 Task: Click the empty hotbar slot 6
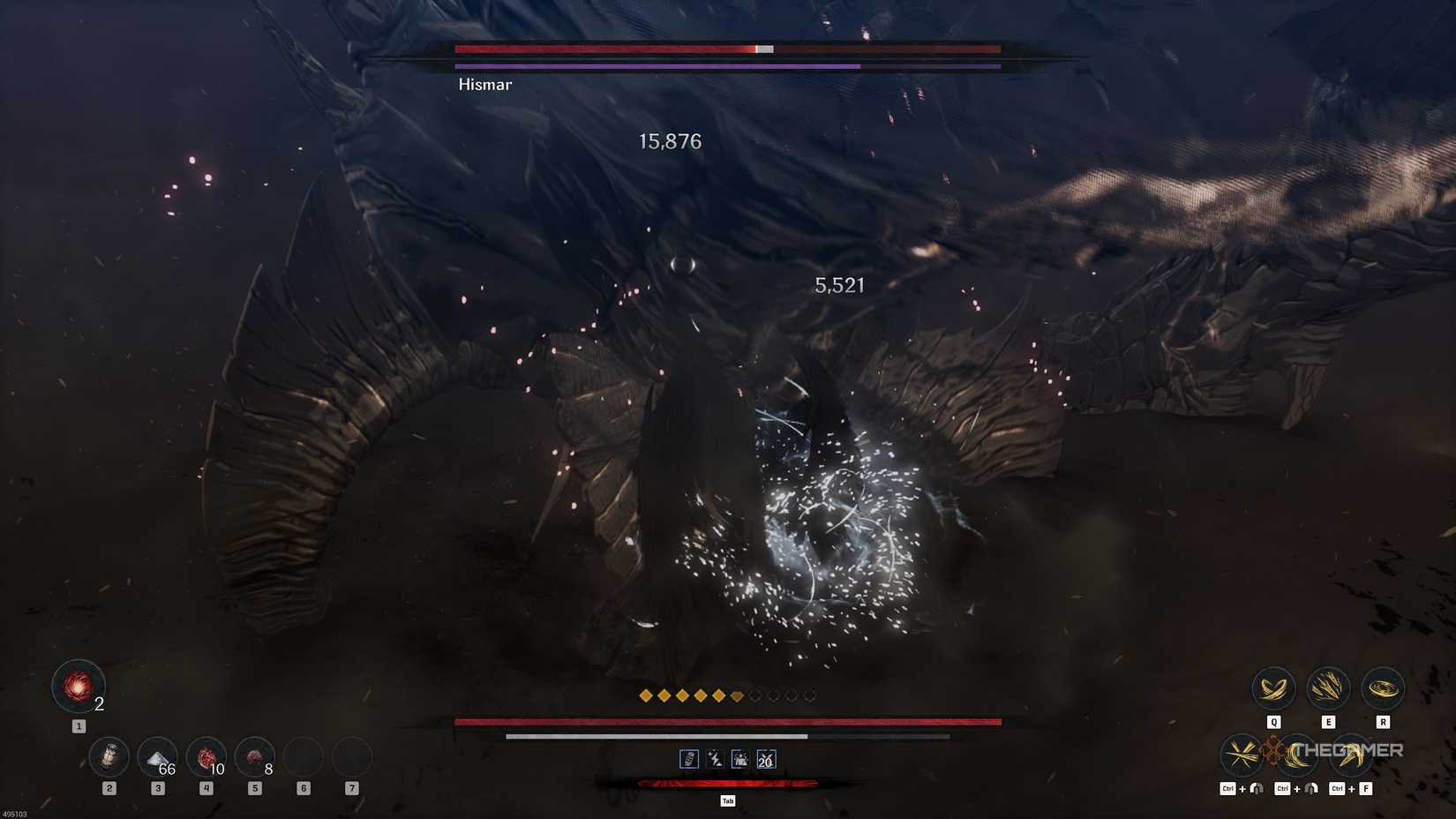[304, 755]
